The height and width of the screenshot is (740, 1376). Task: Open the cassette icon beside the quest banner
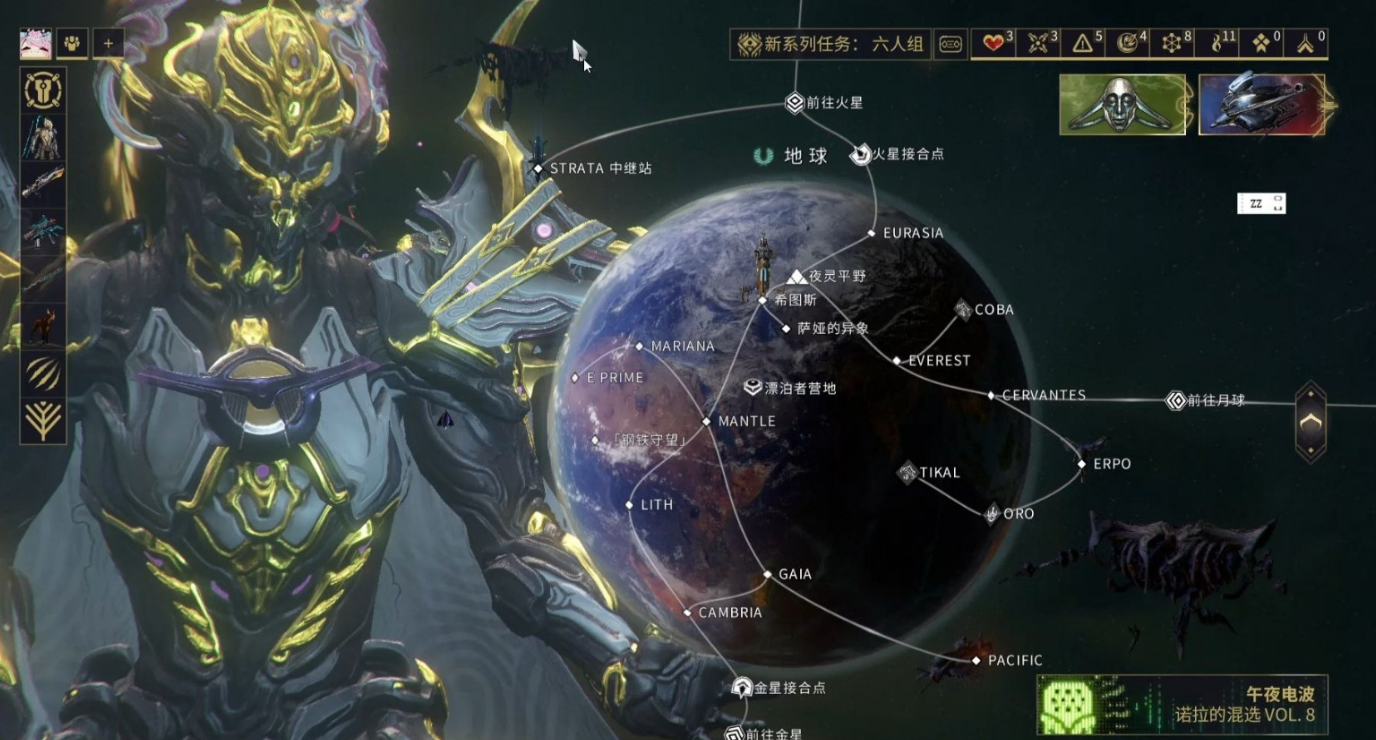[x=949, y=43]
